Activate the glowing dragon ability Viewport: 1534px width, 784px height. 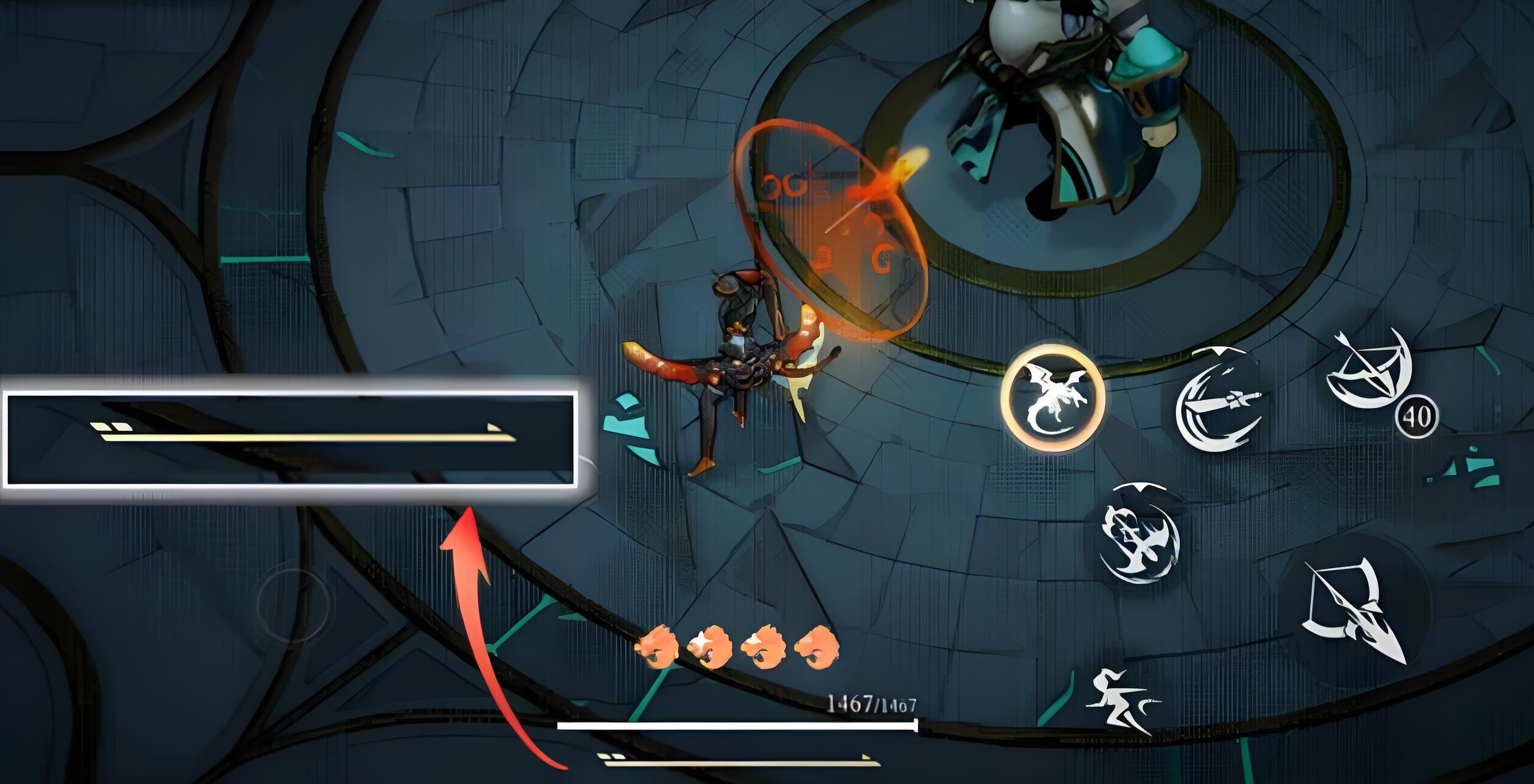pos(1052,398)
